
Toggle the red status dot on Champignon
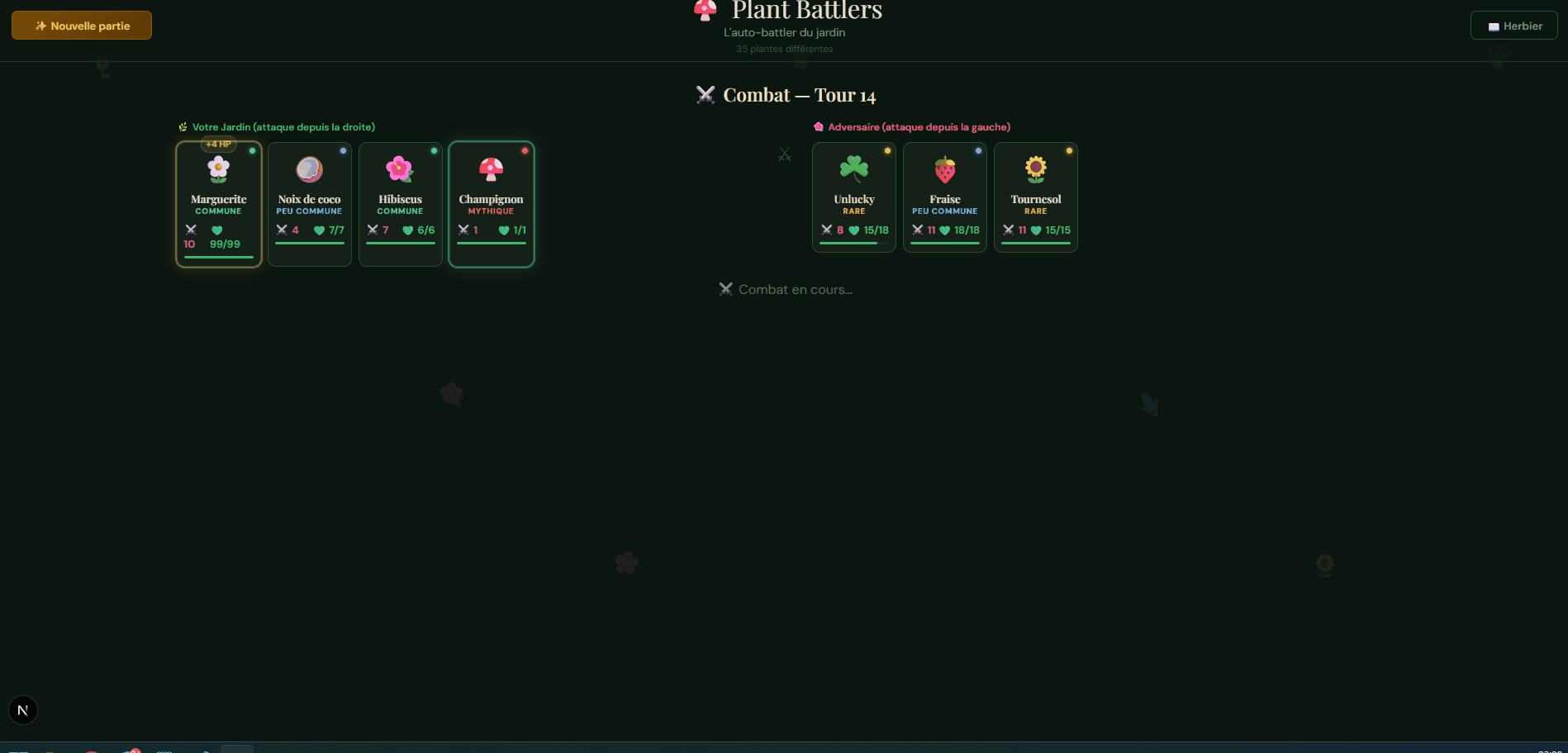point(525,150)
